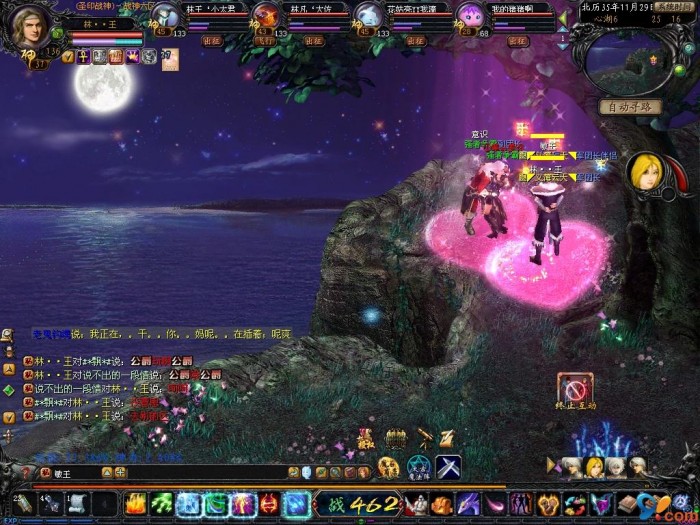Select the red demon party member portrait
The height and width of the screenshot is (525, 700).
tap(265, 15)
